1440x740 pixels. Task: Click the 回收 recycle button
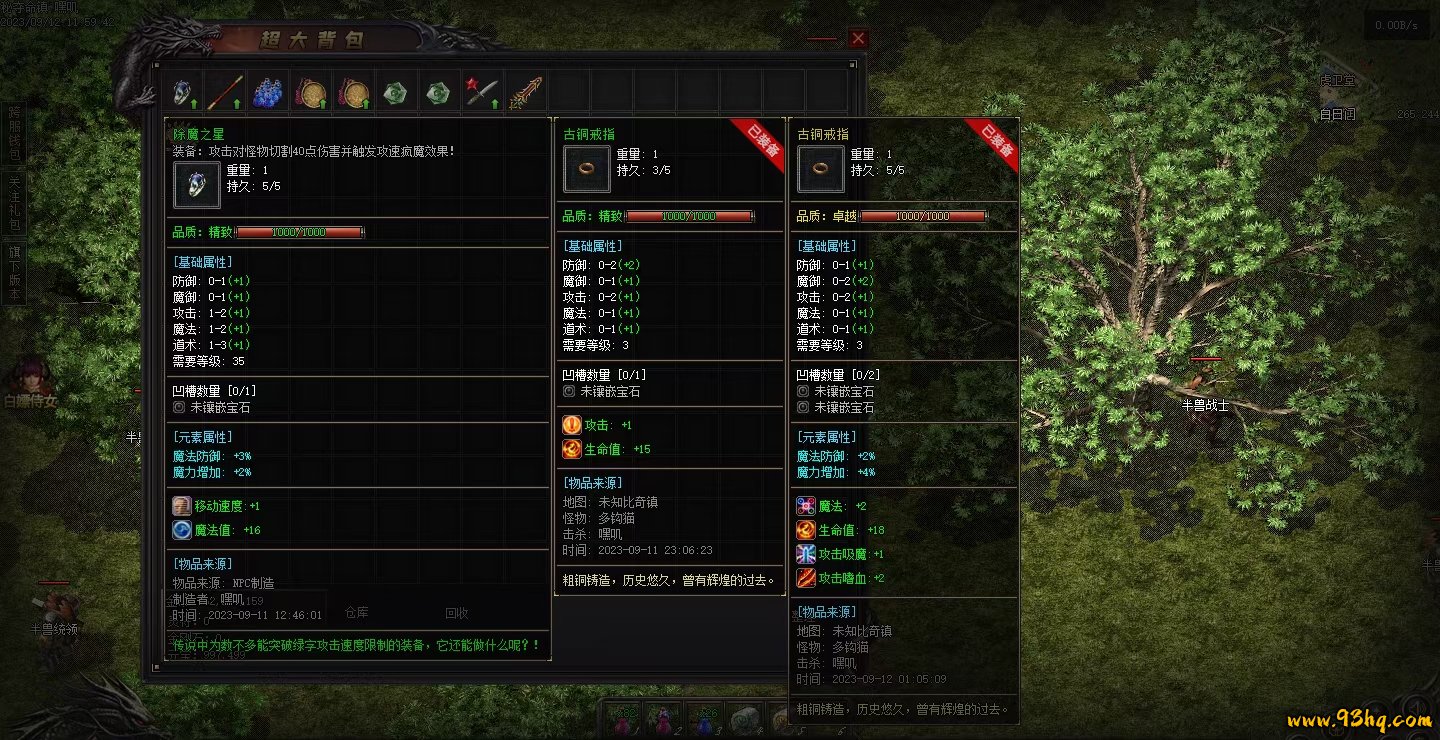click(x=457, y=613)
